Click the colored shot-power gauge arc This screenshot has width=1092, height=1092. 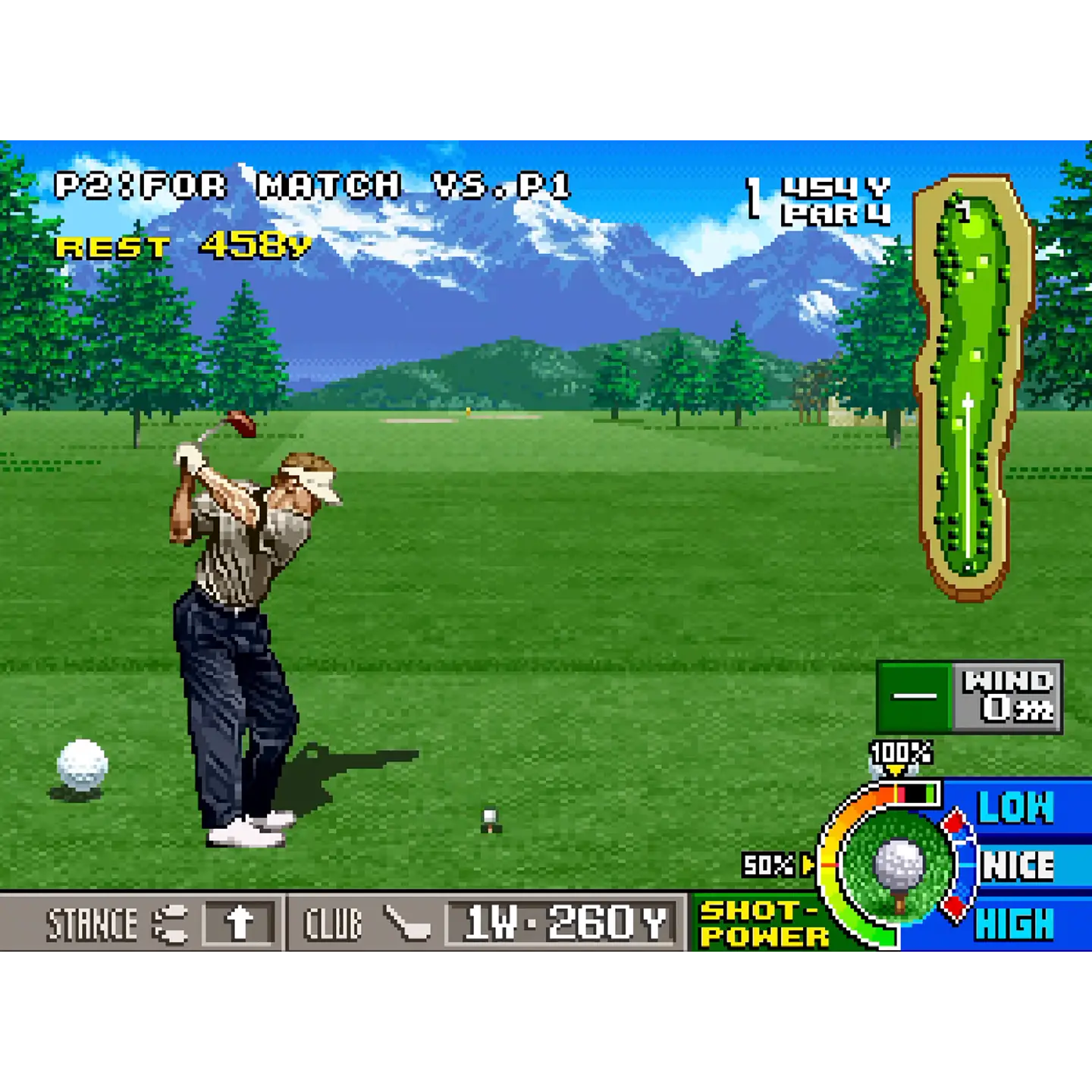click(827, 864)
